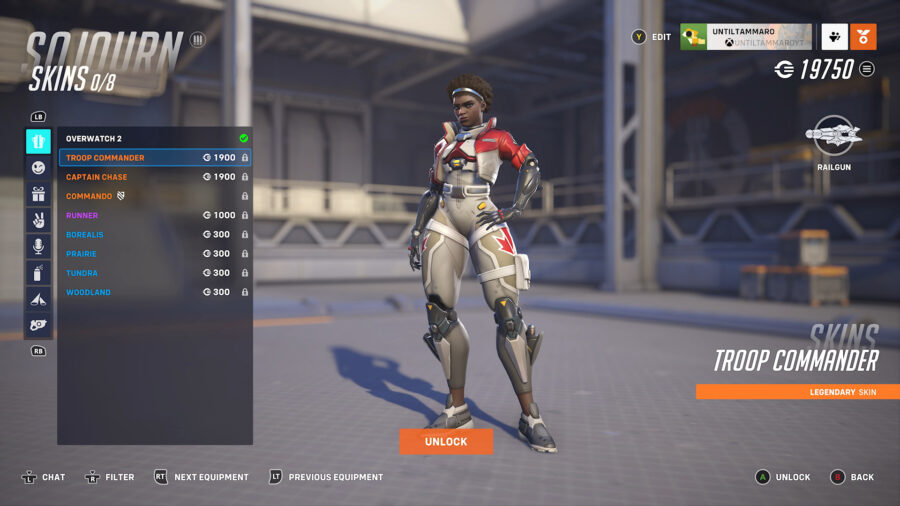The width and height of the screenshot is (900, 506).
Task: Open the highlight intros tab
Action: (x=38, y=298)
